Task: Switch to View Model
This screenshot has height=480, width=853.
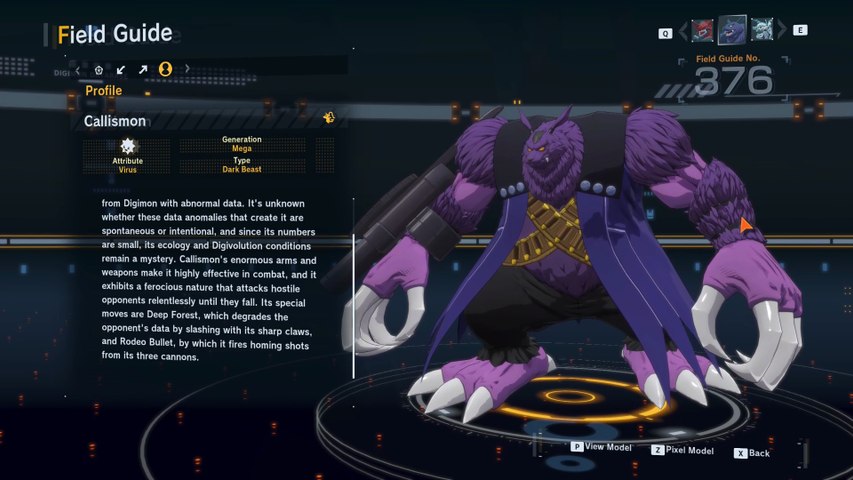Action: click(x=601, y=447)
